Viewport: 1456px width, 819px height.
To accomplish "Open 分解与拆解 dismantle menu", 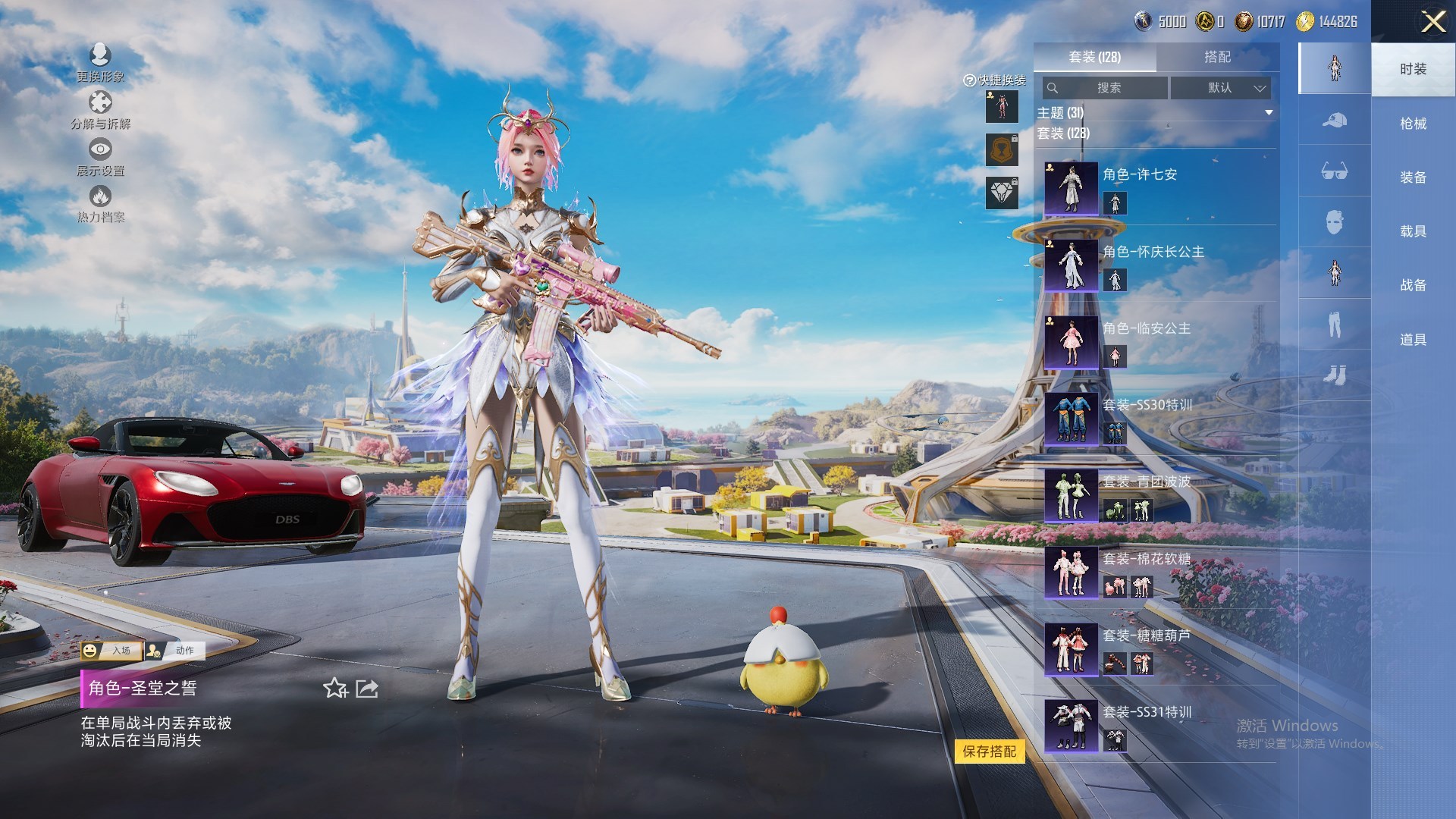I will tap(100, 110).
